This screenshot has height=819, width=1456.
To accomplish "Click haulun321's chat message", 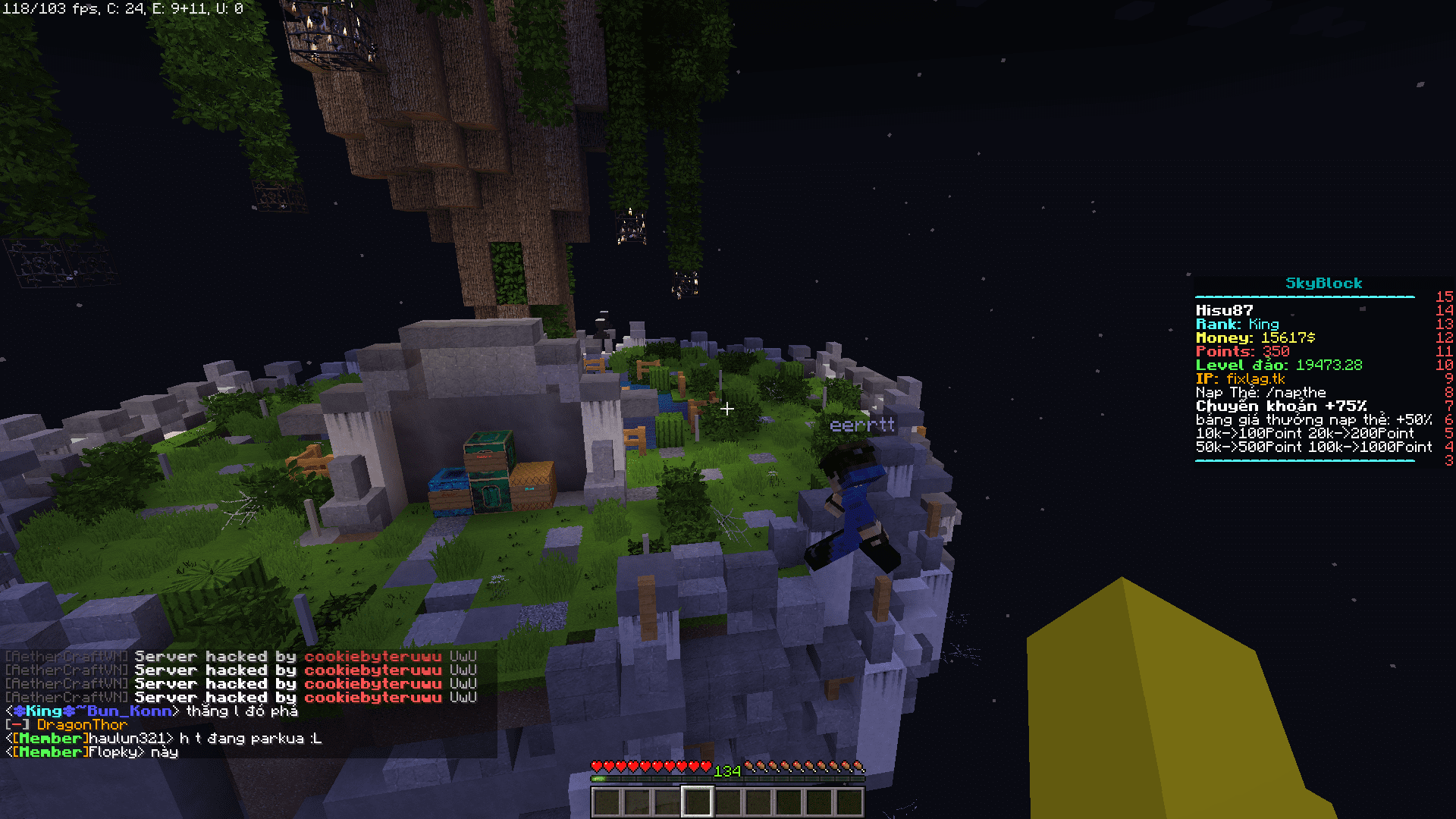I will coord(250,739).
